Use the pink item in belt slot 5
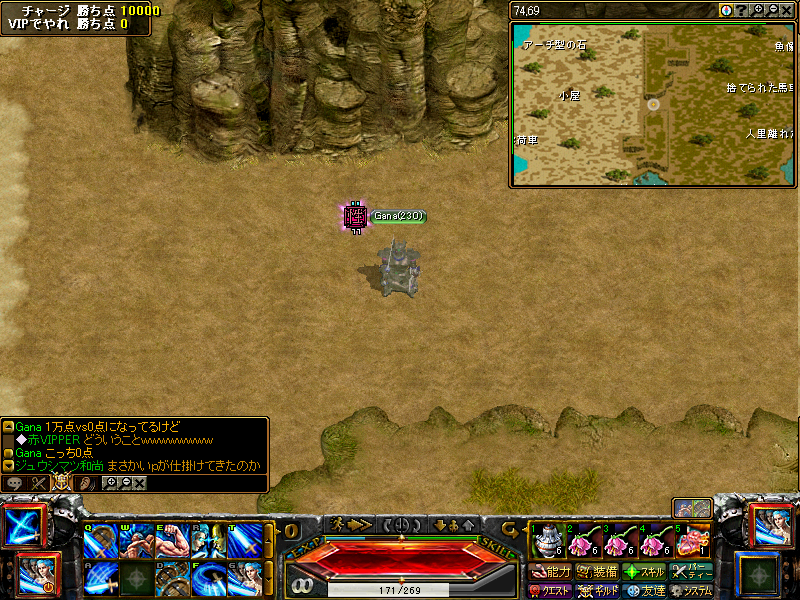Screen dimensions: 800x600 [x=692, y=541]
